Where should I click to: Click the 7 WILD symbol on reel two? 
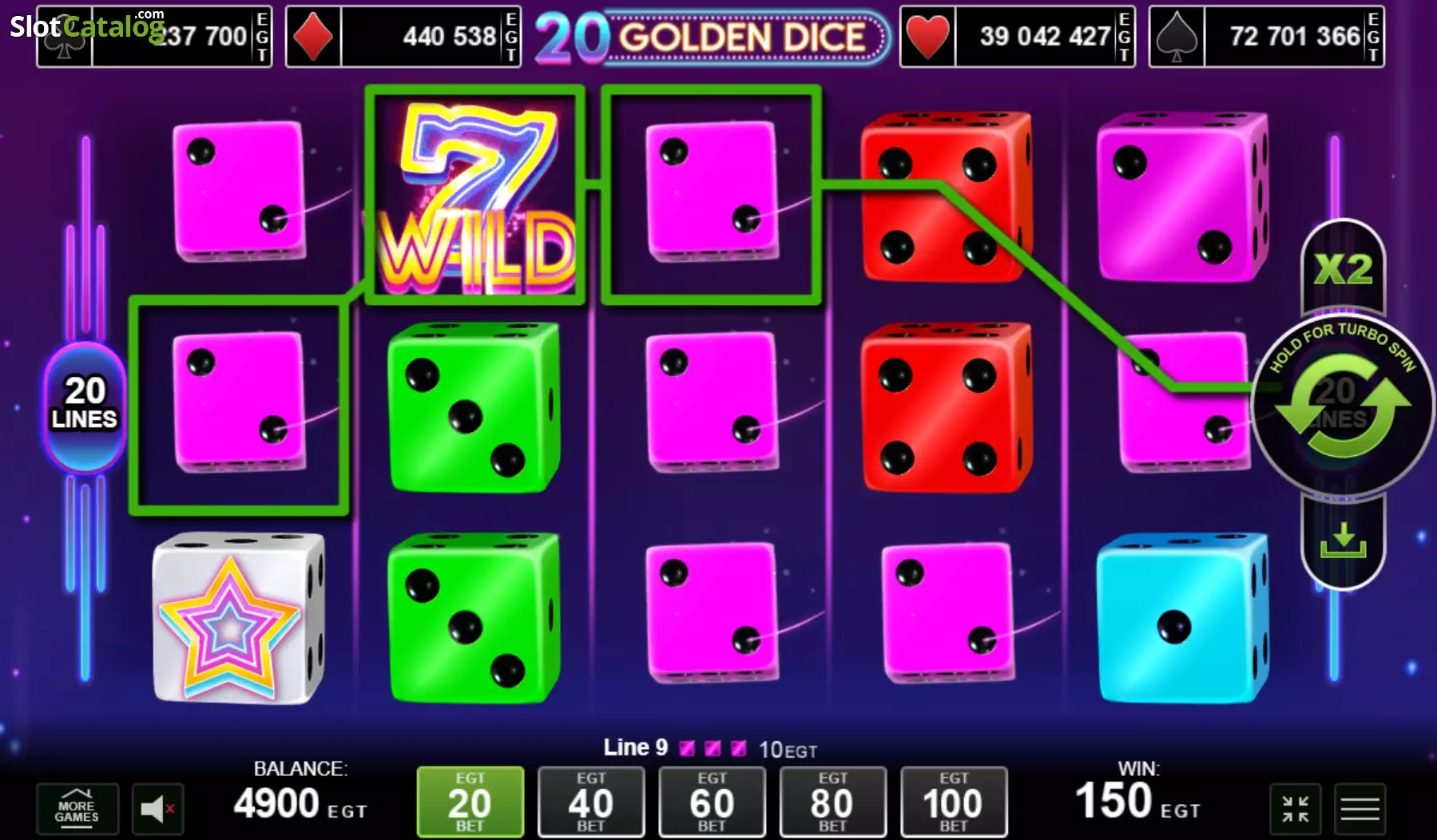[x=474, y=194]
